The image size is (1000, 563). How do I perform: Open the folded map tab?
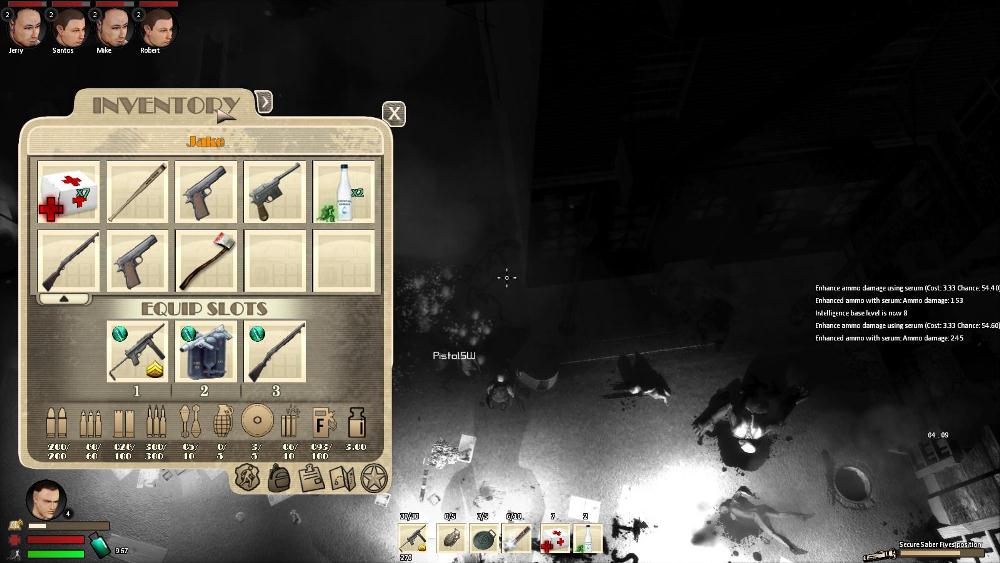[x=342, y=478]
